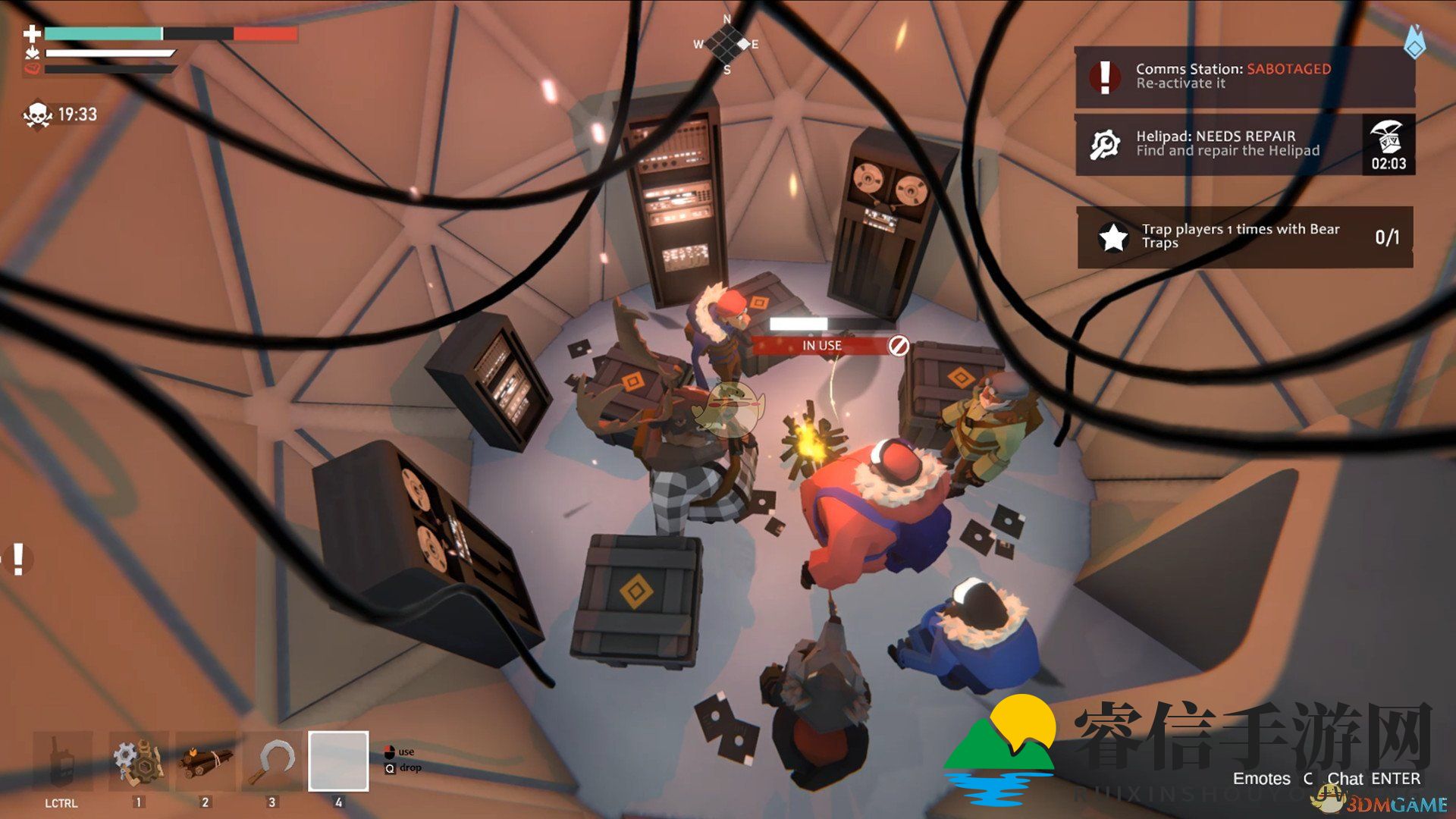
Task: Open the Comms Station sabotaged objective
Action: (x=1244, y=76)
